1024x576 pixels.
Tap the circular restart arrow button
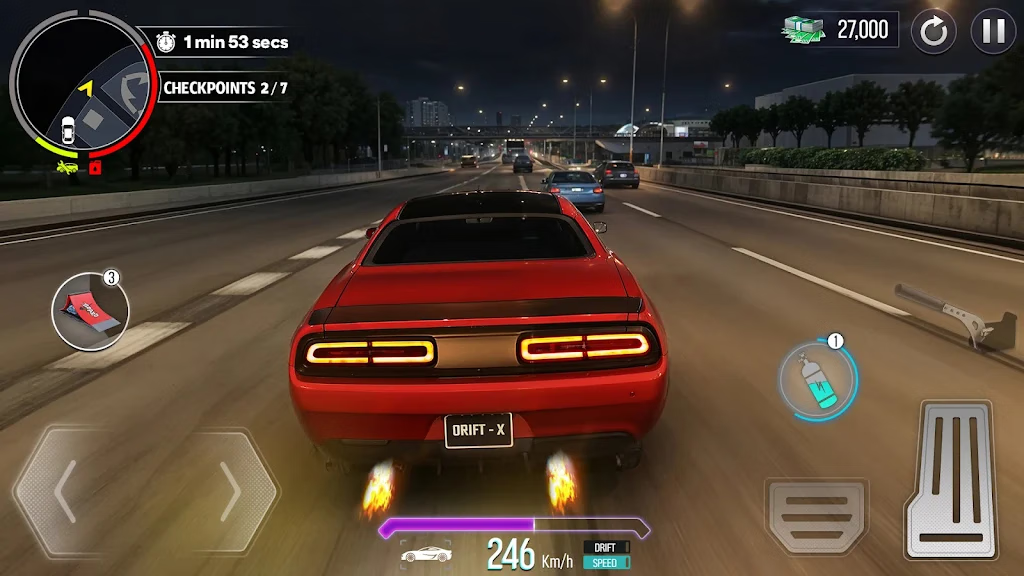934,31
